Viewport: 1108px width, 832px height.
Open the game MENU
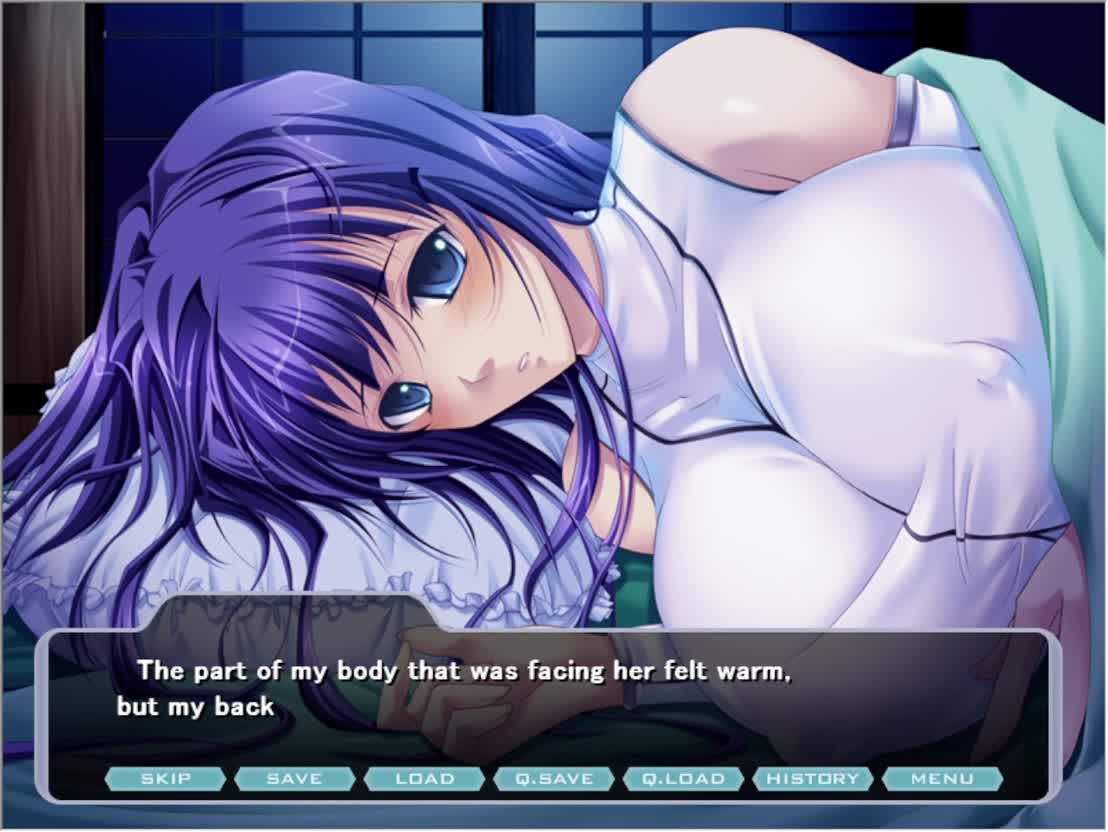point(942,779)
